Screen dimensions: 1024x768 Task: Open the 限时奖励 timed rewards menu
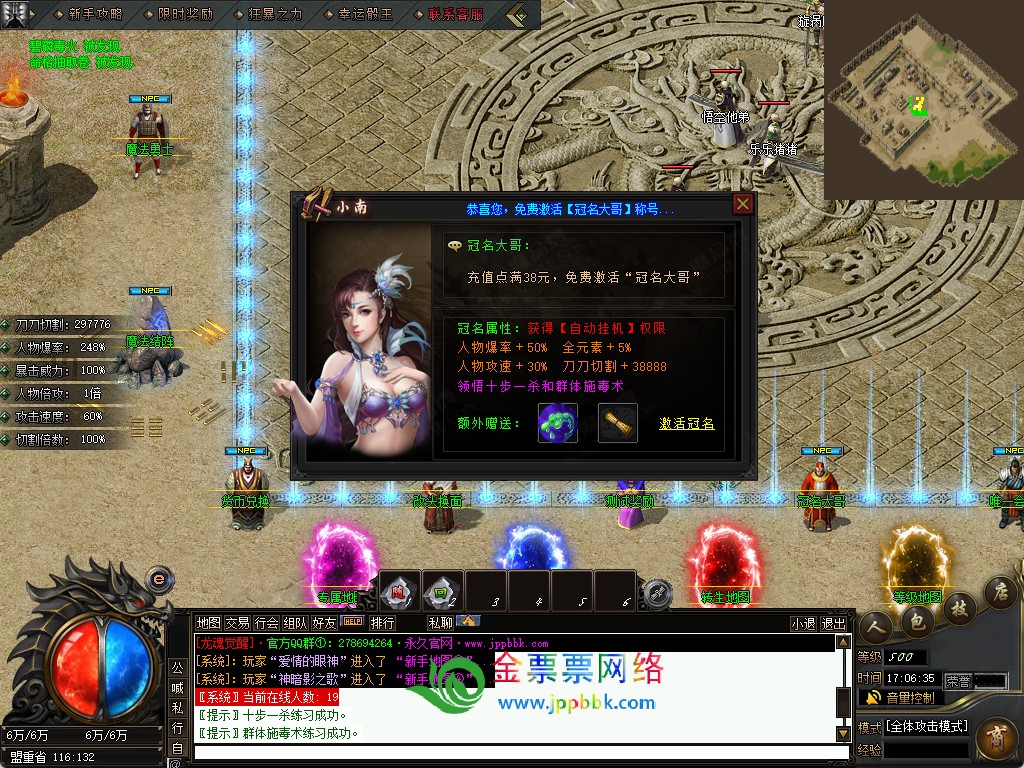[185, 14]
